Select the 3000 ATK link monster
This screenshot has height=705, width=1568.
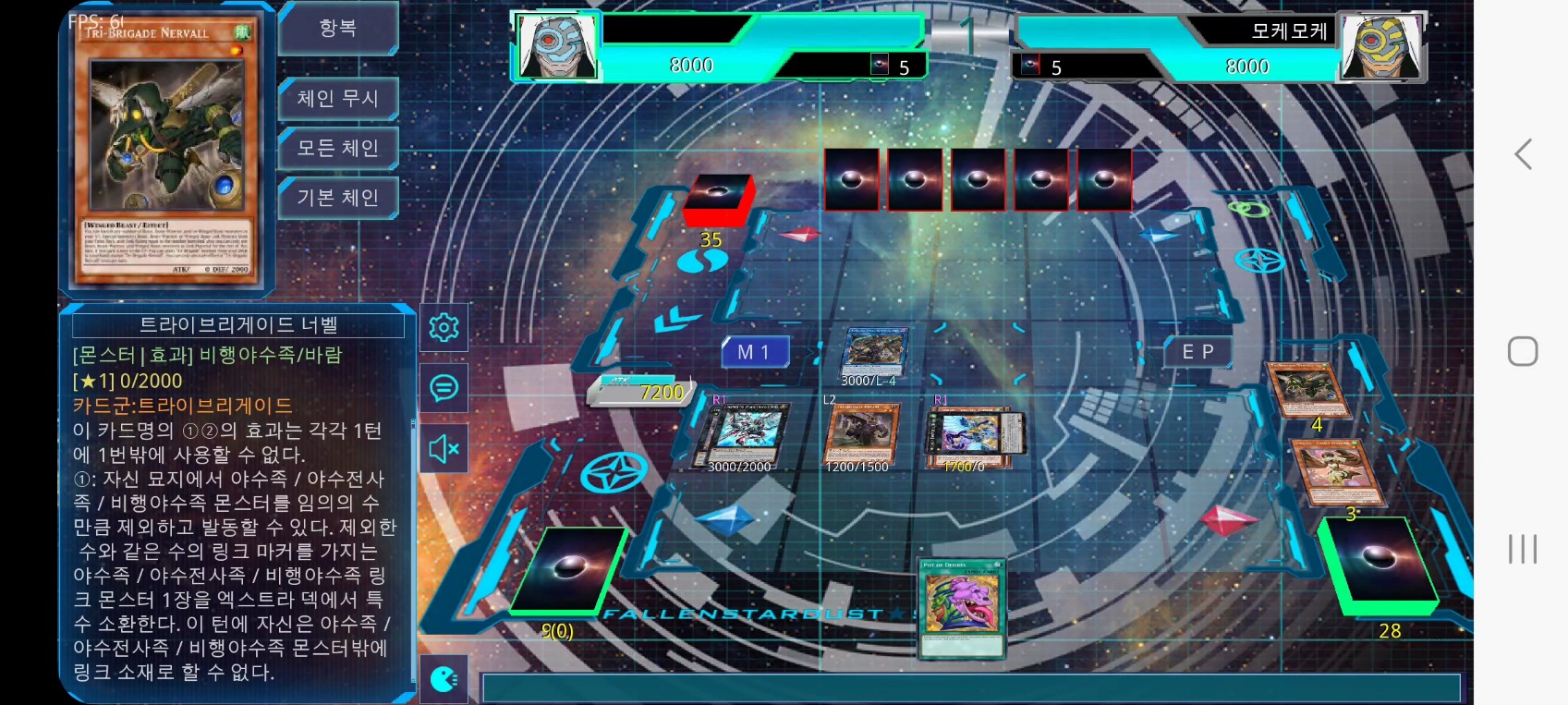tap(872, 352)
